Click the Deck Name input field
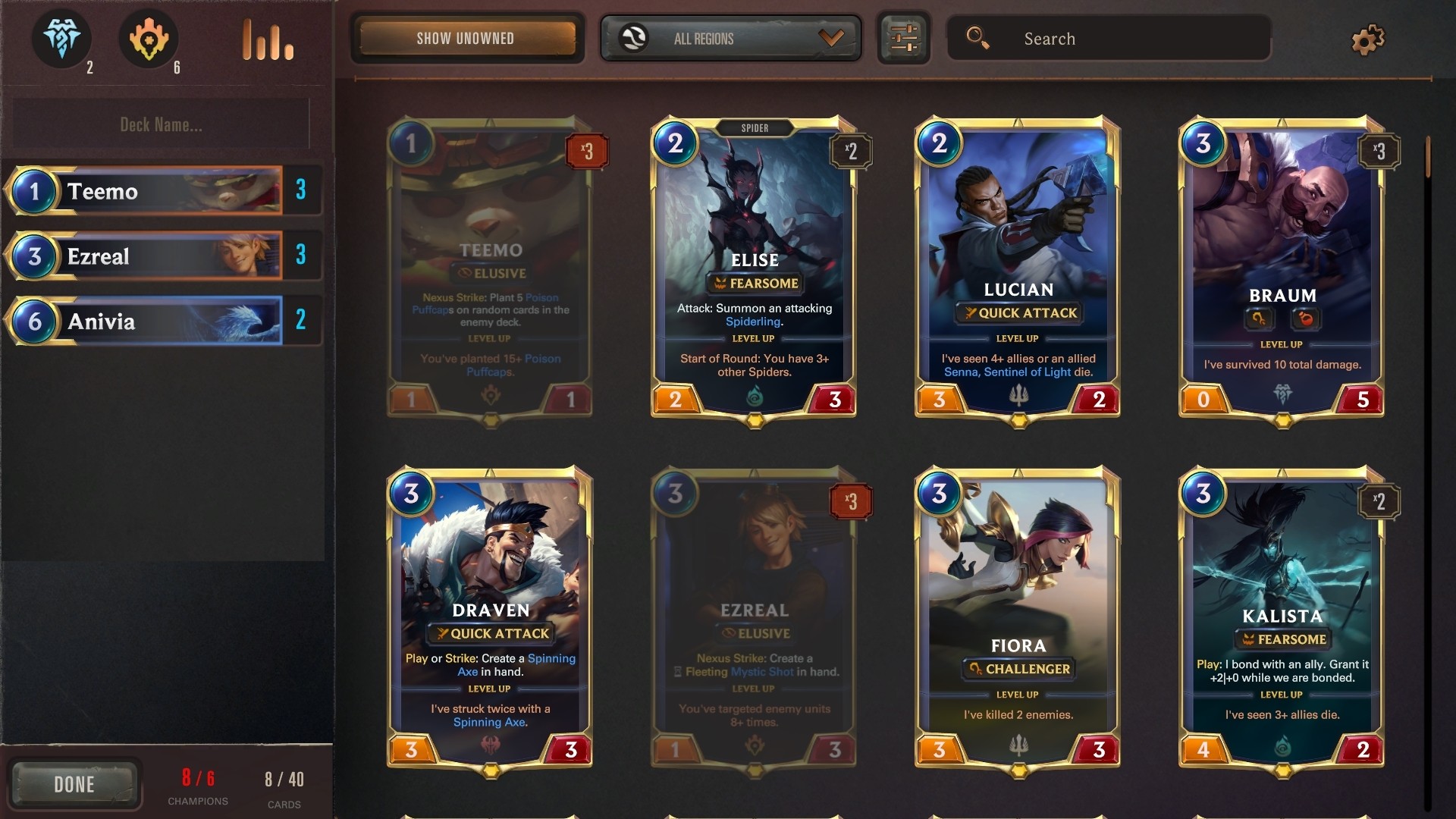 tap(161, 124)
